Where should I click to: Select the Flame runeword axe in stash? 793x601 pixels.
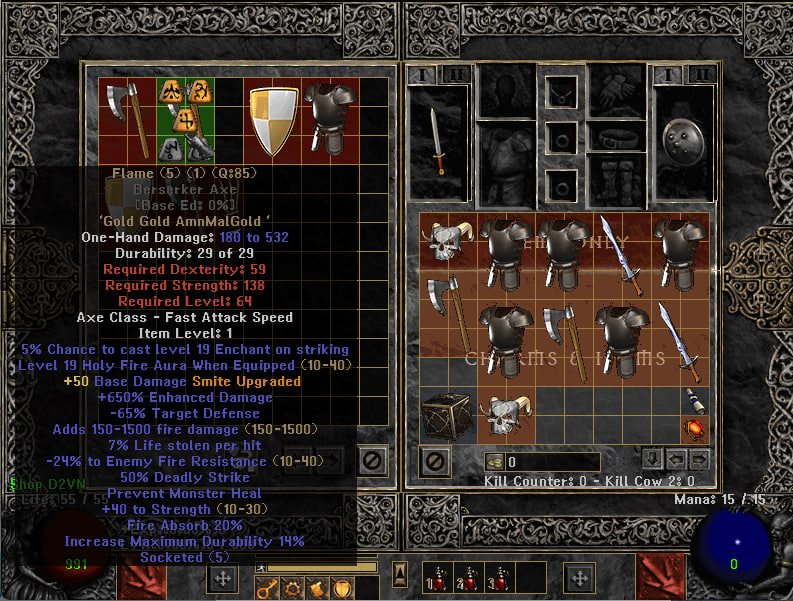pos(130,117)
